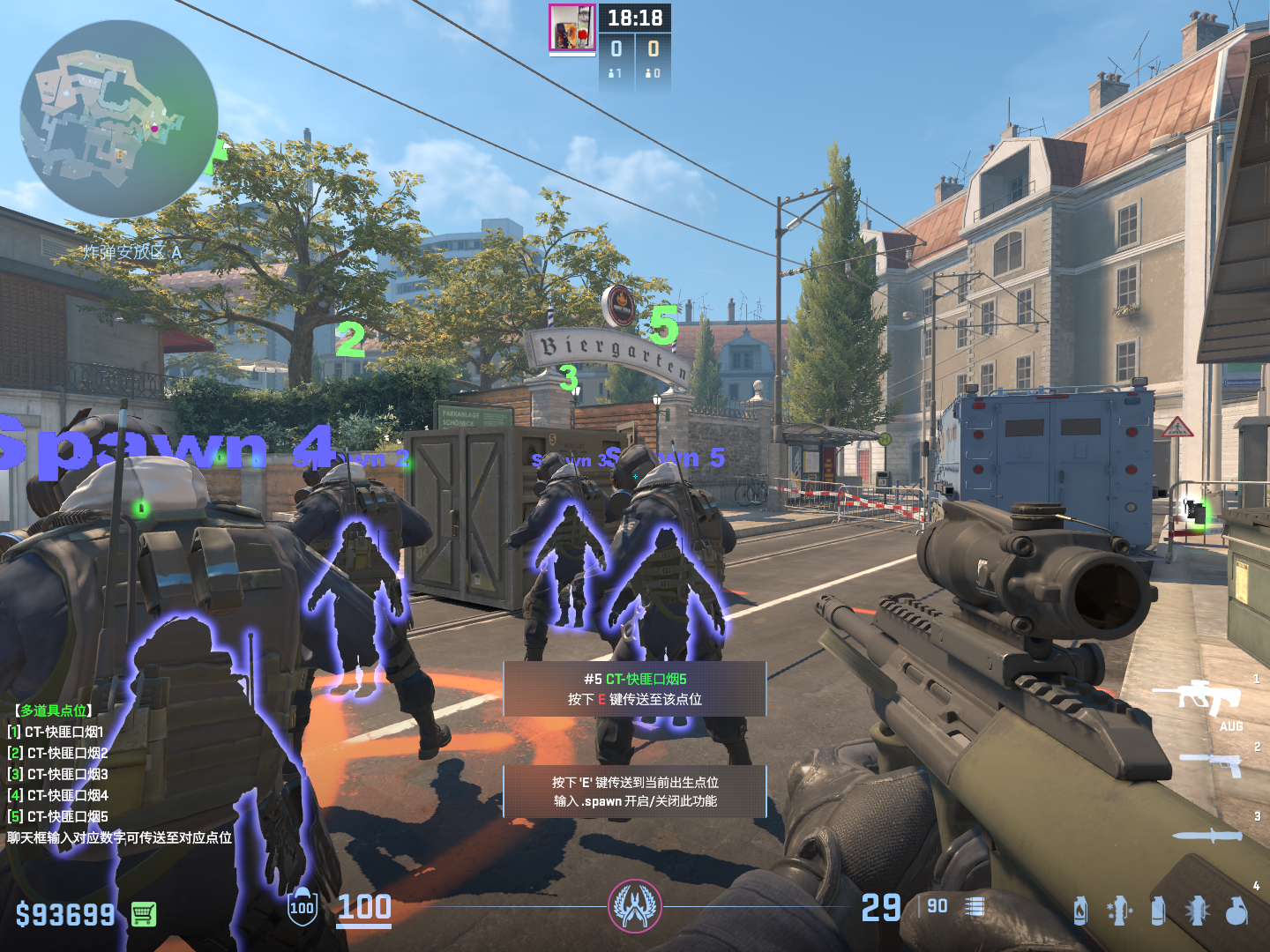Screen dimensions: 1270x952
Task: Open the buy menu cart icon
Action: 144,914
